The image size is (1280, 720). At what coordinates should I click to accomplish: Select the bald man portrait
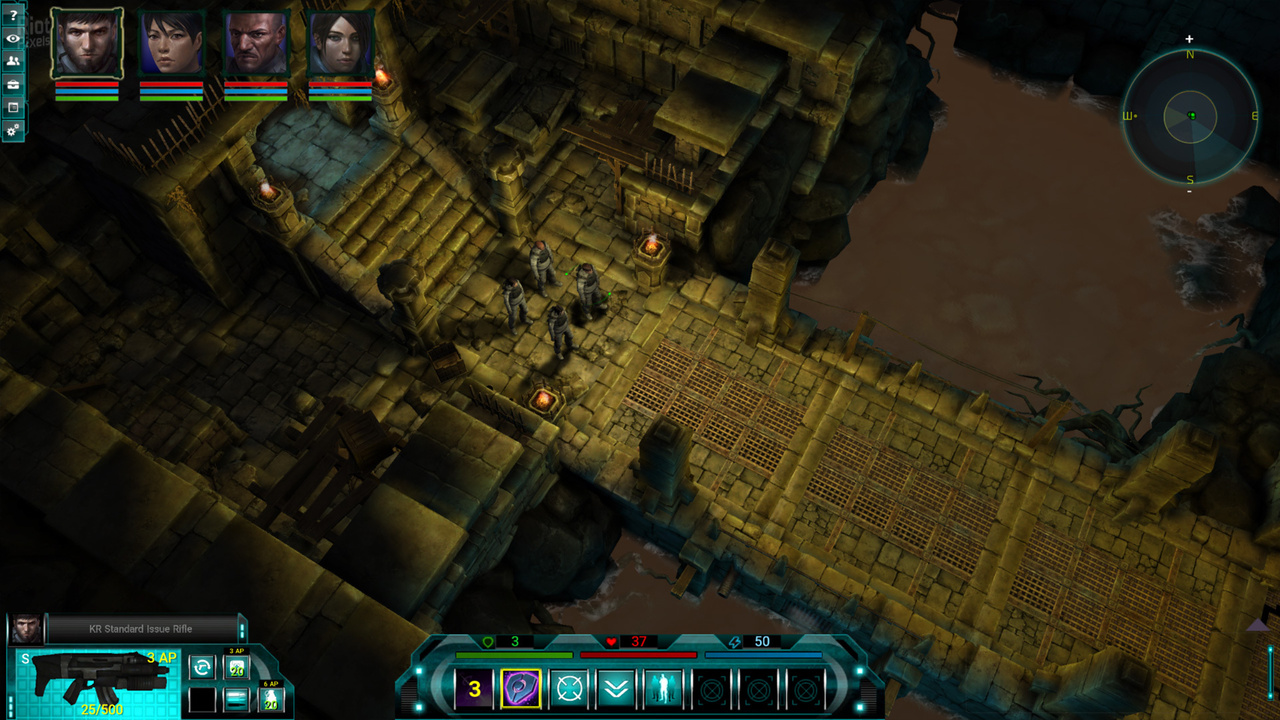(x=255, y=43)
